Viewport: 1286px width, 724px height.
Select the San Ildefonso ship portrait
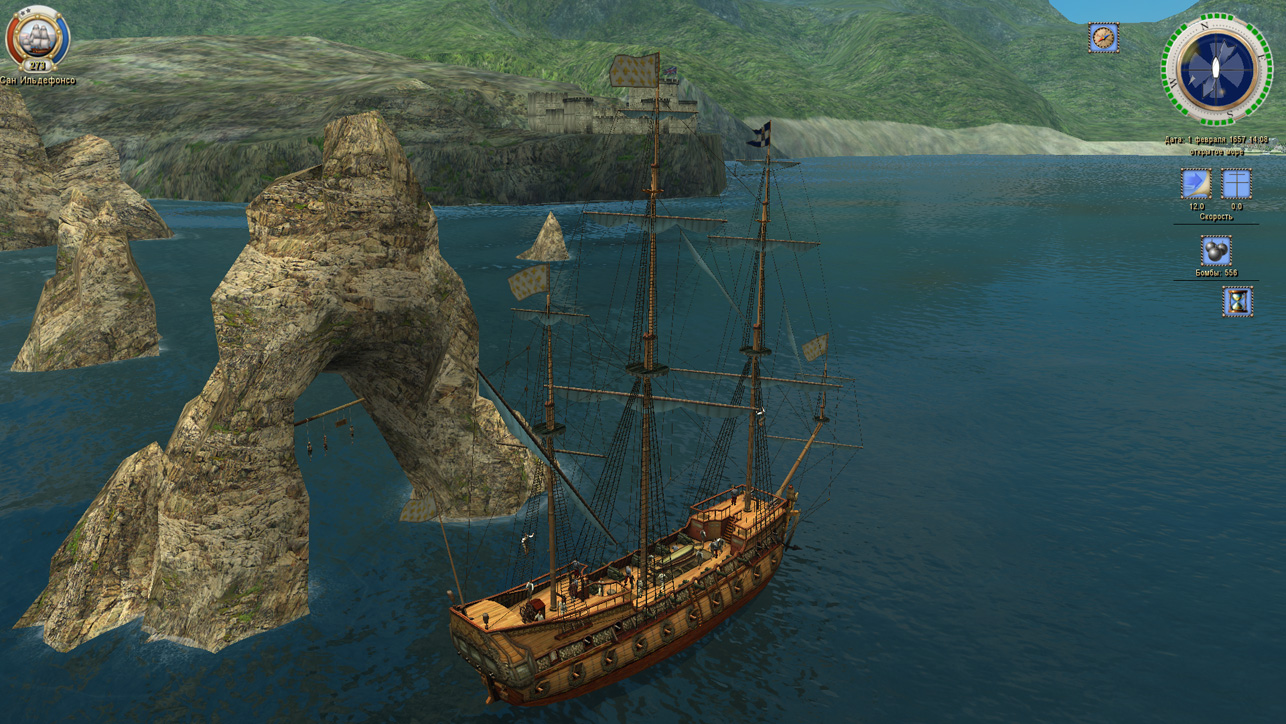tap(38, 36)
